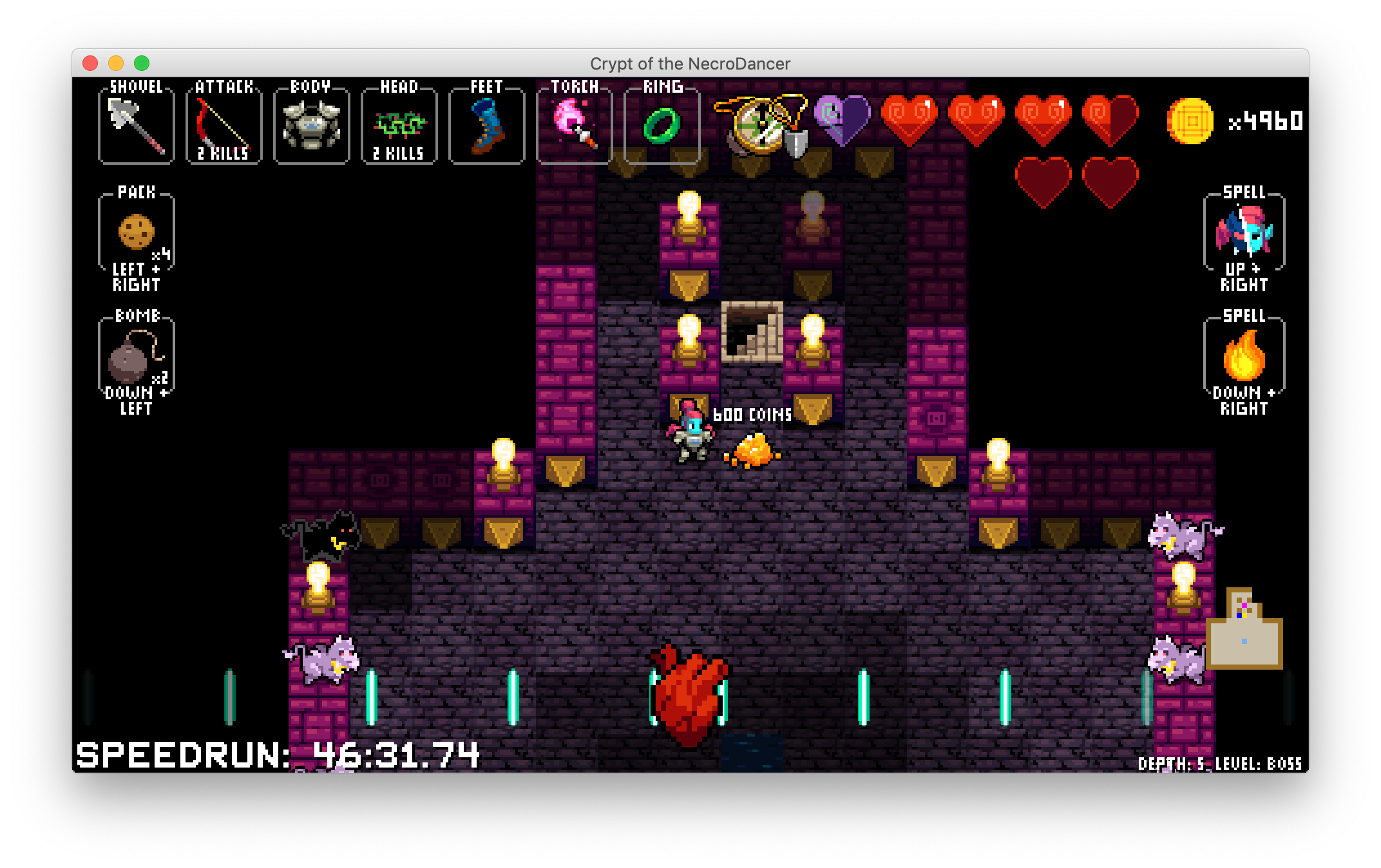The height and width of the screenshot is (868, 1381).
Task: Minimize the Crypt of the NecroDancer window
Action: pos(116,63)
